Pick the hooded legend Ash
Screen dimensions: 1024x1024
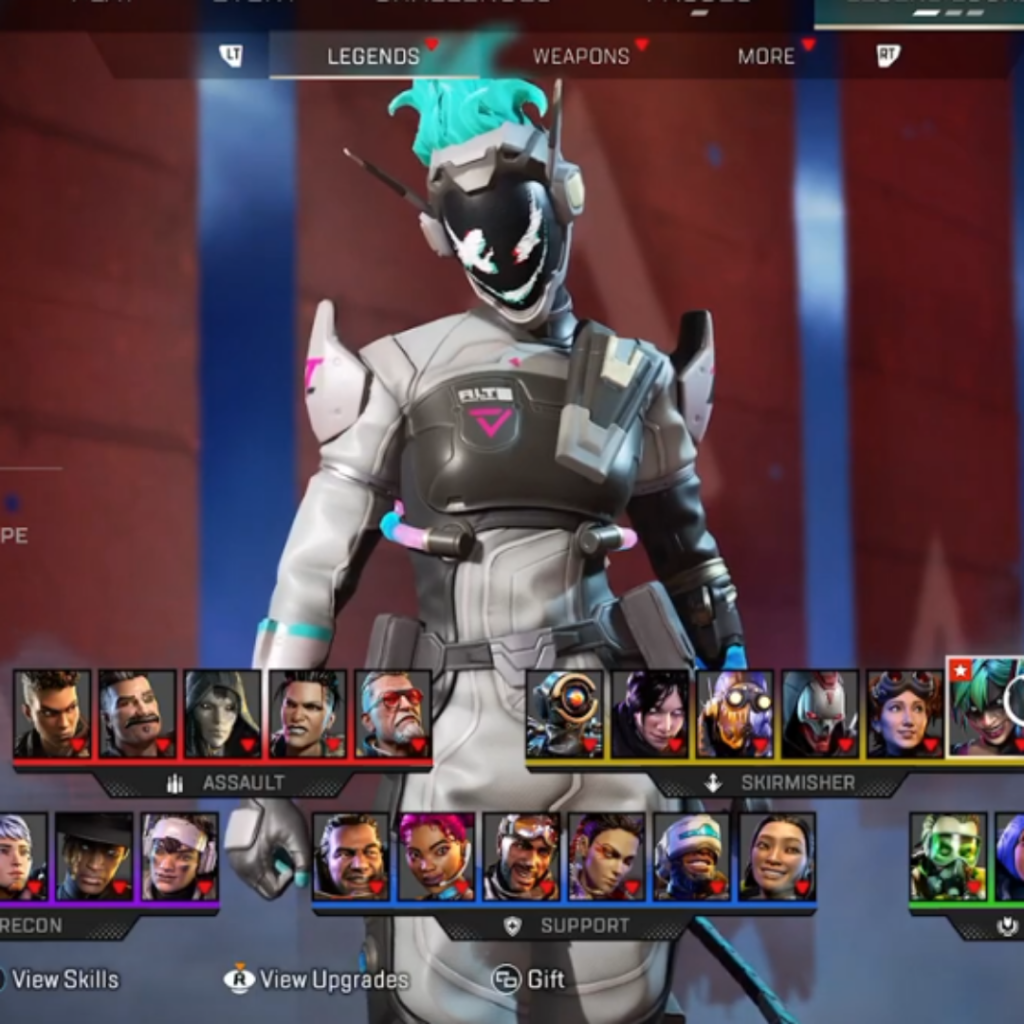(x=222, y=713)
